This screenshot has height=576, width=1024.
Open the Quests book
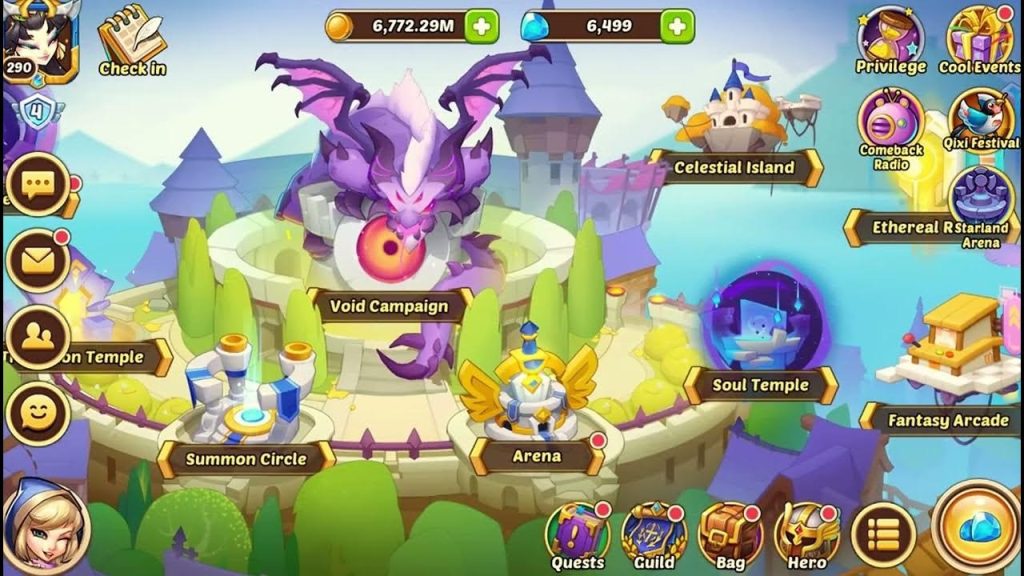coord(578,533)
